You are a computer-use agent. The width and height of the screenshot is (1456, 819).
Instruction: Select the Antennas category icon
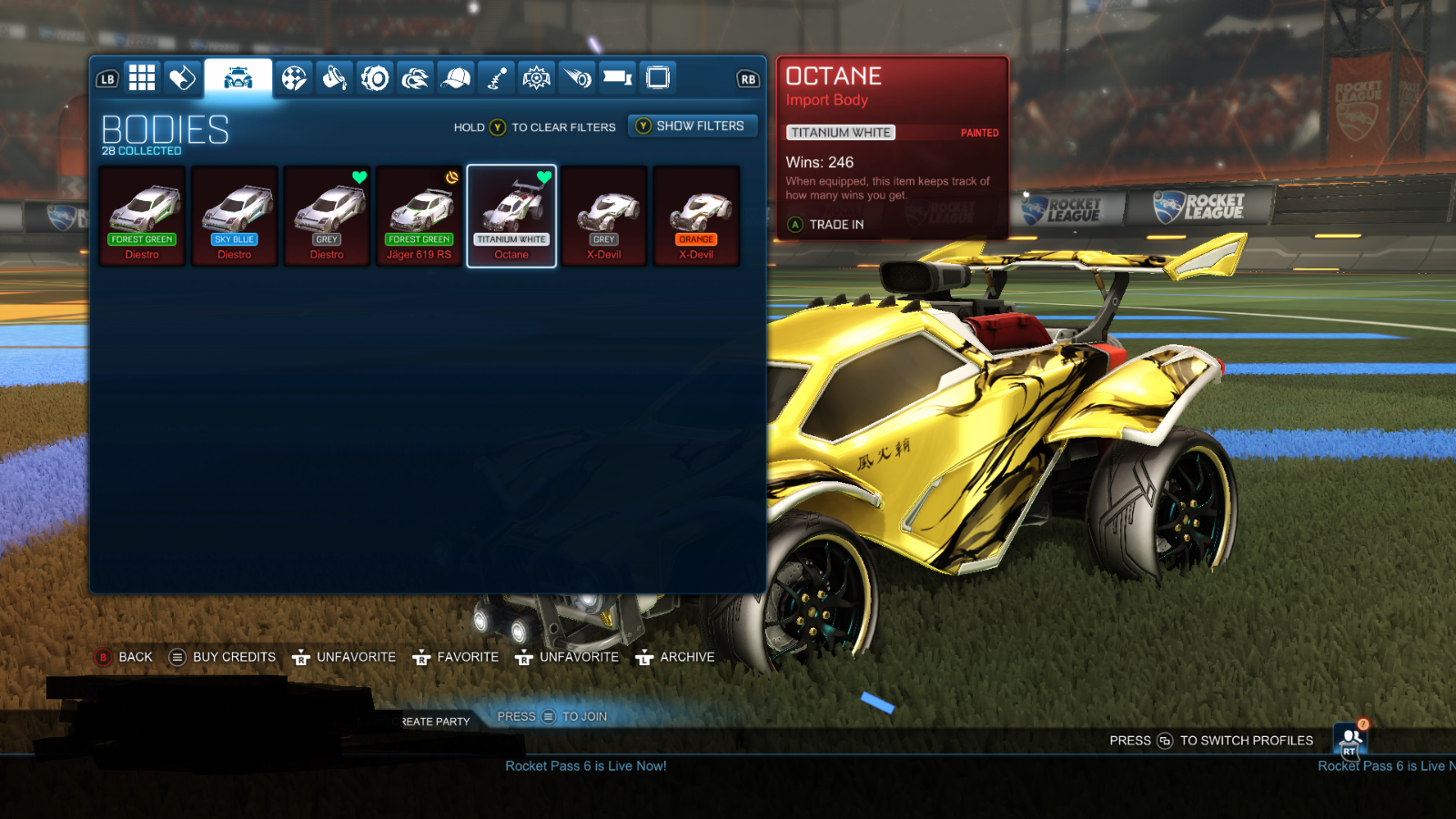[496, 78]
